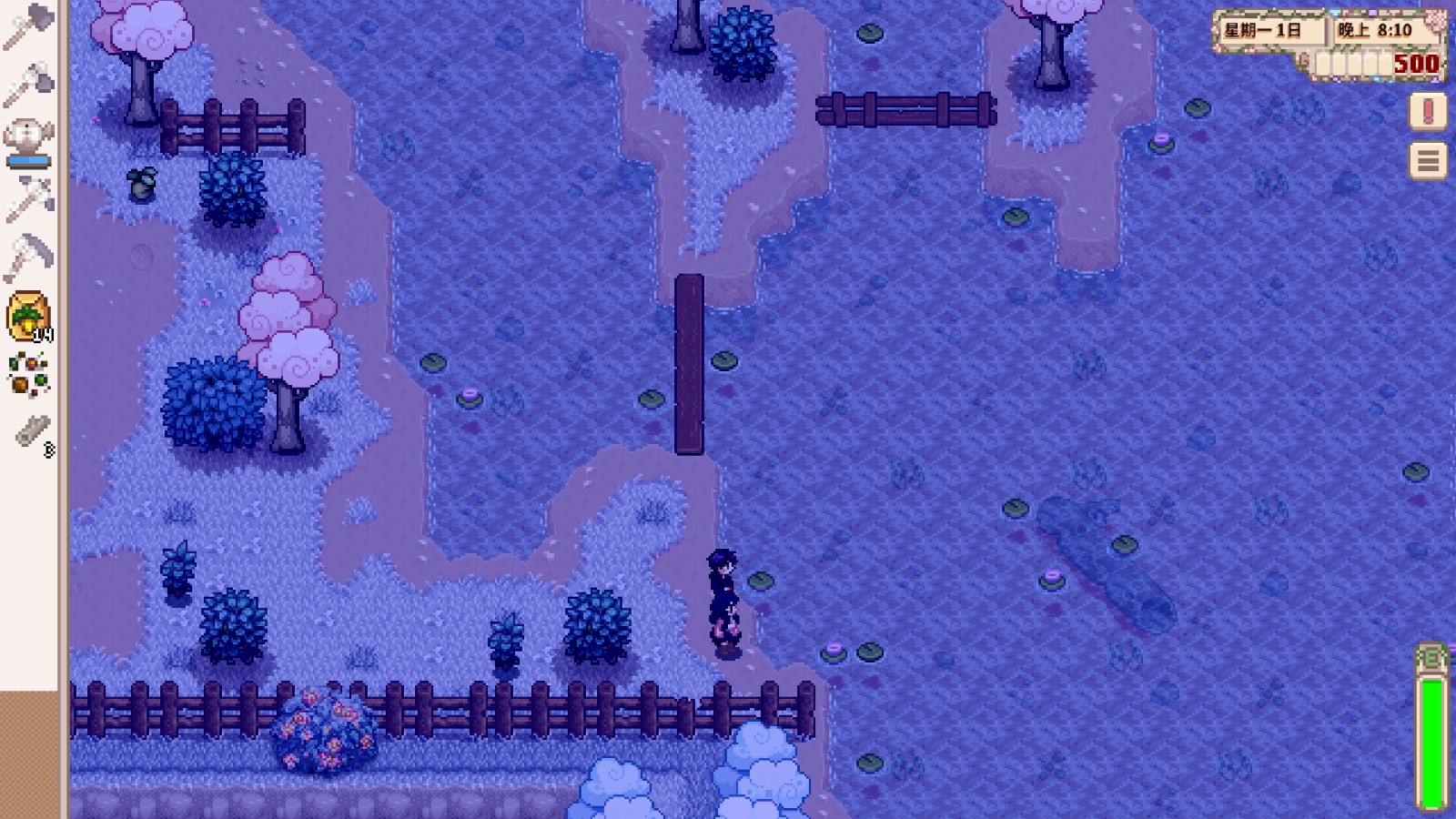Click the horizontal fence near the top right
The image size is (1456, 819).
(x=905, y=109)
